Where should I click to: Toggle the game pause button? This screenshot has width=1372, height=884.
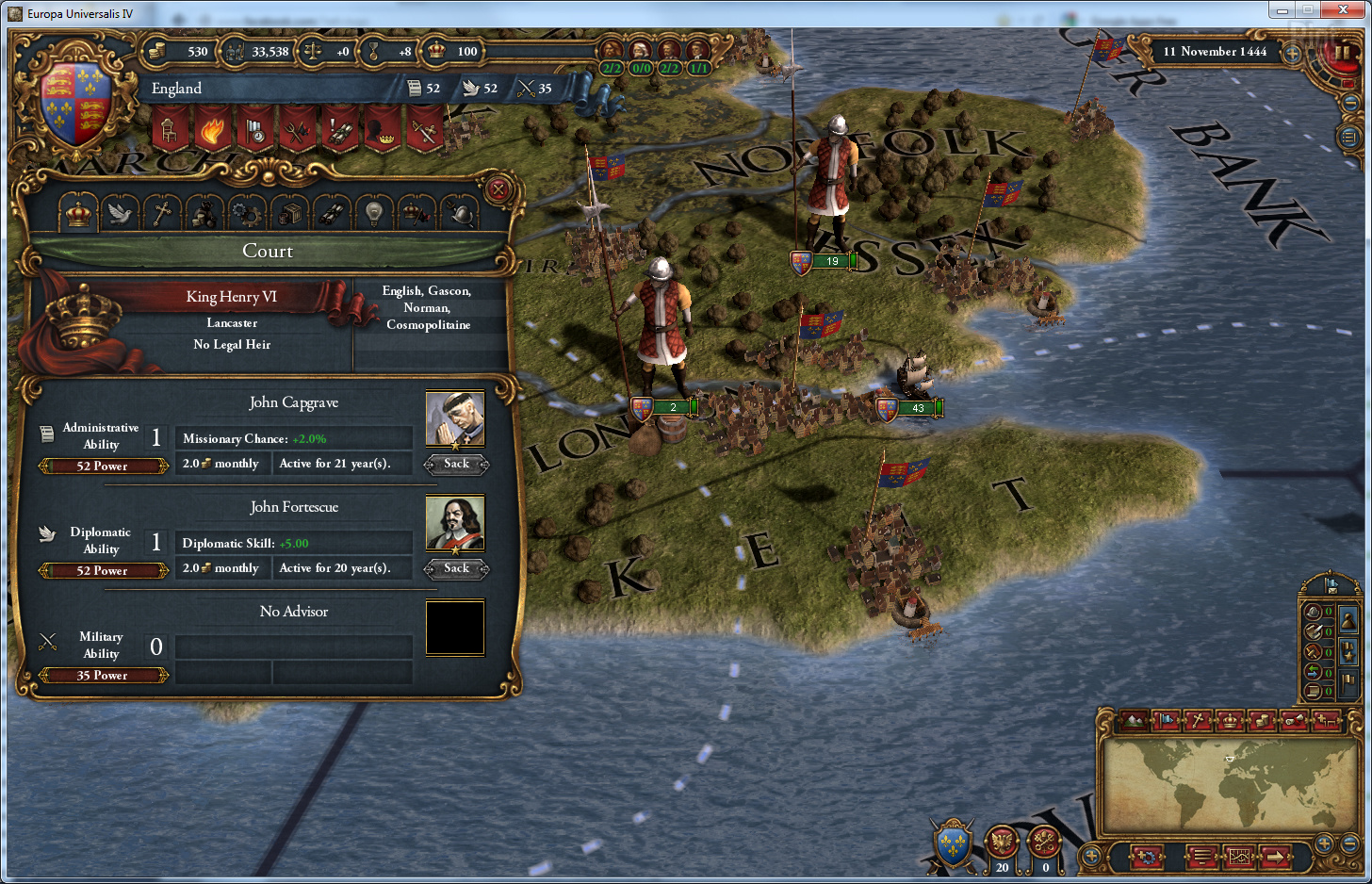1341,52
